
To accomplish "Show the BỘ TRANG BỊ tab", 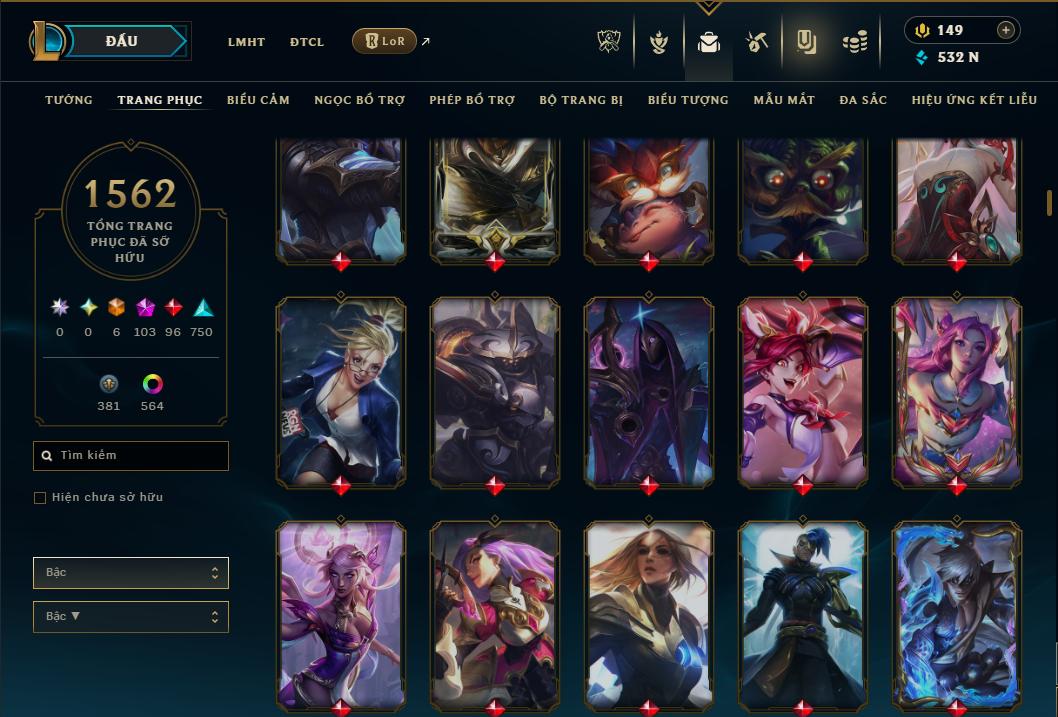I will [581, 100].
